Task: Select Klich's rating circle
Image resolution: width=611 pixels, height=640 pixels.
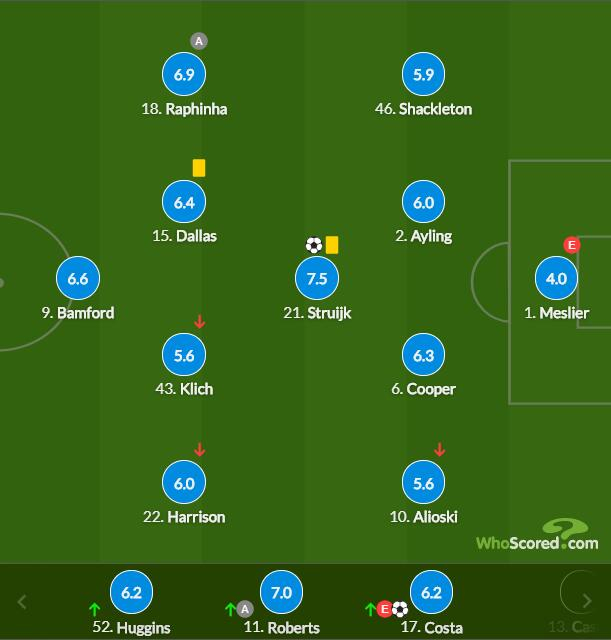Action: [184, 355]
